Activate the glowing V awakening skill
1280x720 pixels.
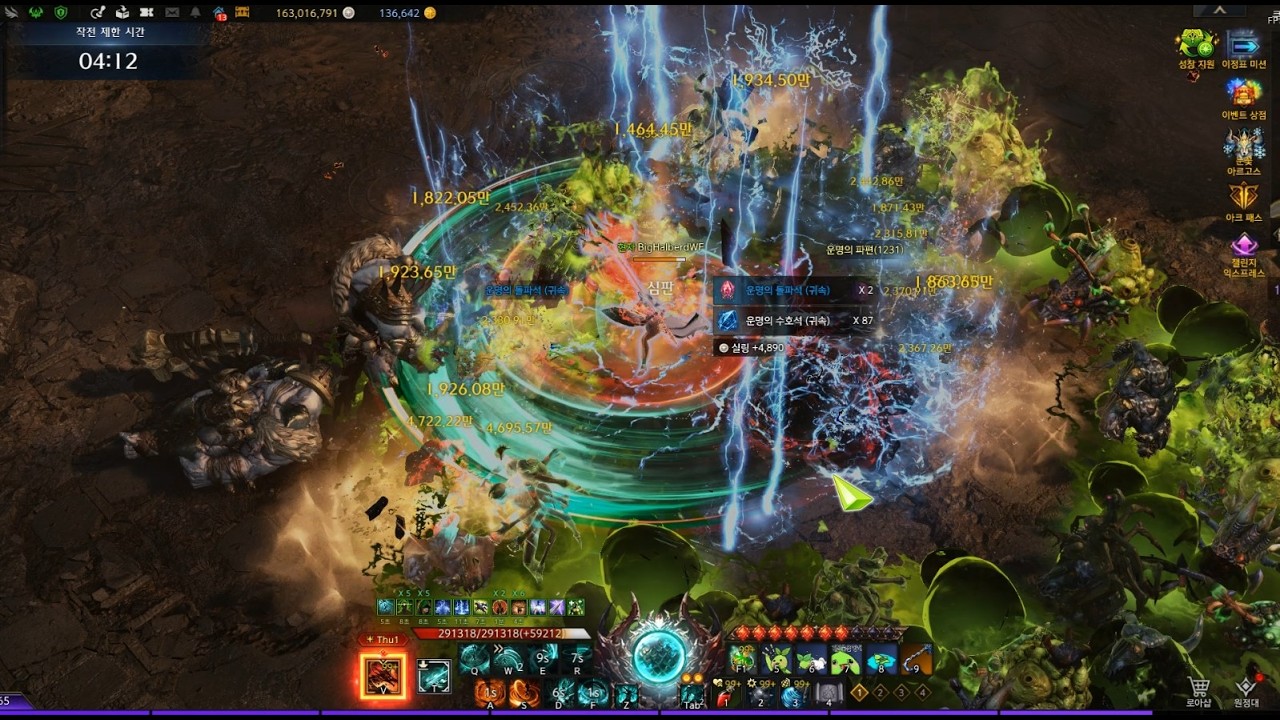pyautogui.click(x=383, y=676)
